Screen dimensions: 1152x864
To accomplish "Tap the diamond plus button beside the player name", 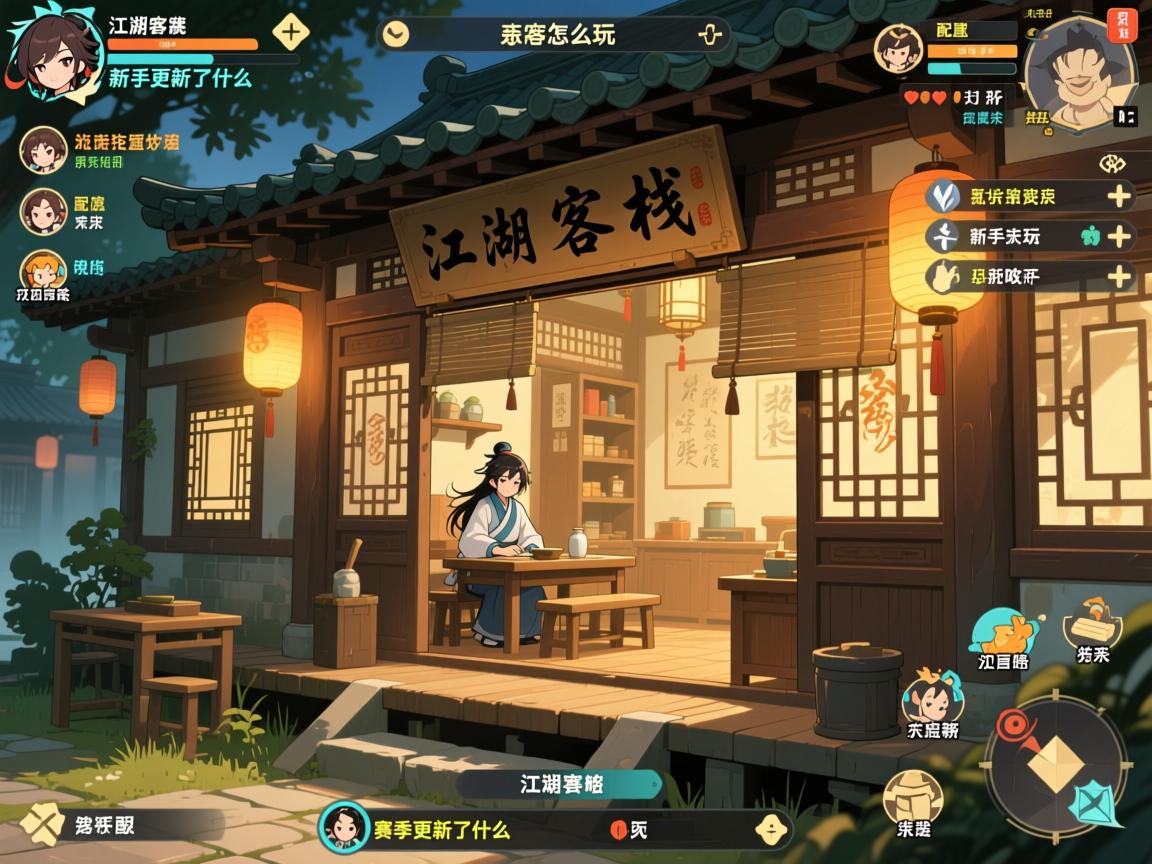I will click(291, 31).
